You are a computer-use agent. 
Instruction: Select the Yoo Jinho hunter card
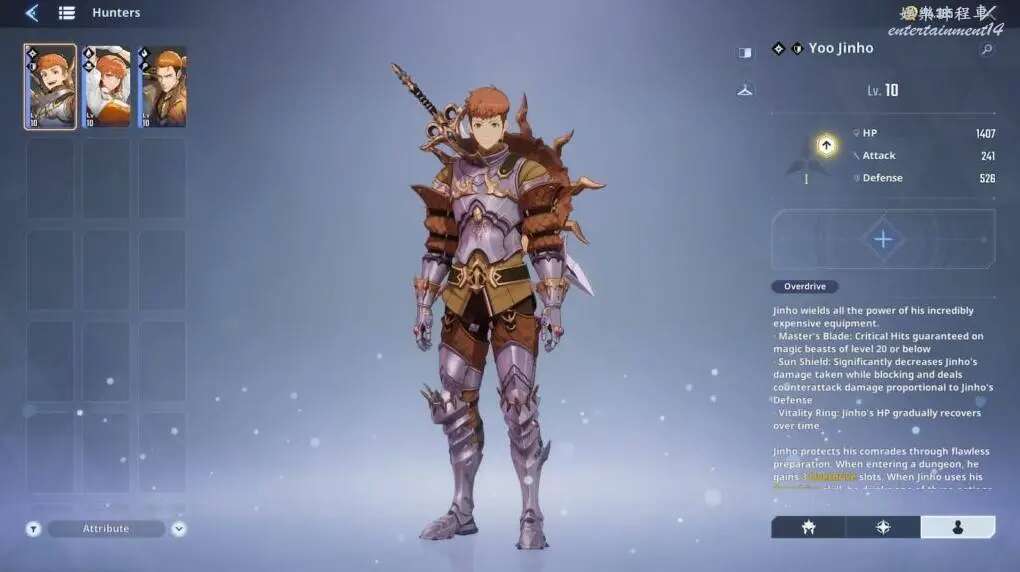click(50, 87)
